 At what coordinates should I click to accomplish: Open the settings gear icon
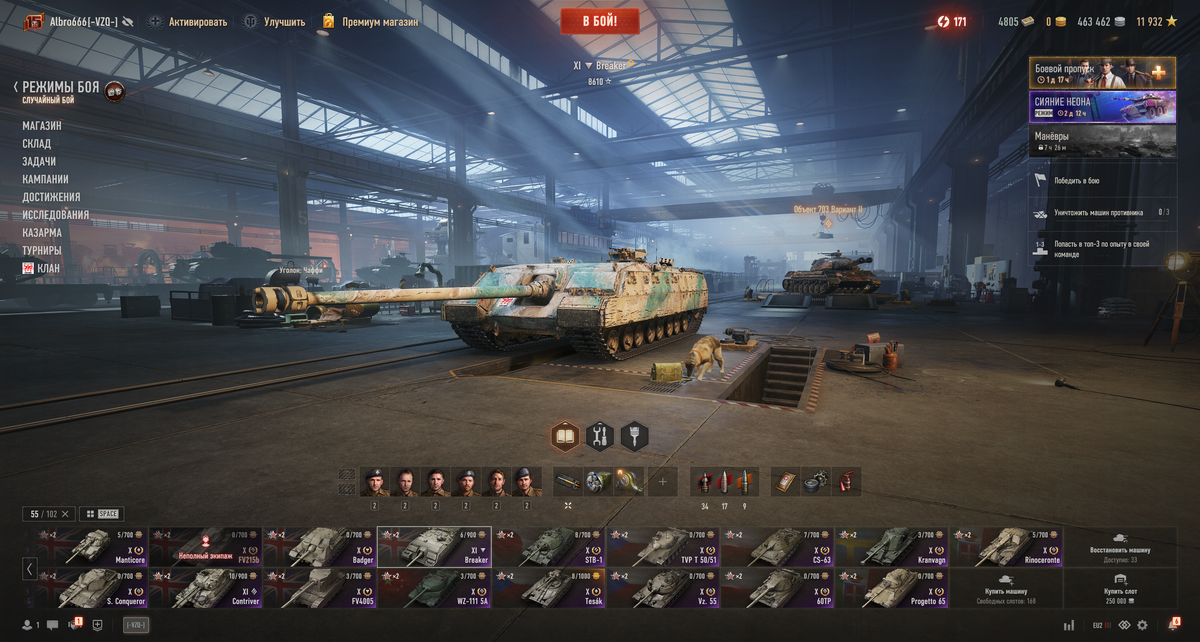coord(1142,625)
